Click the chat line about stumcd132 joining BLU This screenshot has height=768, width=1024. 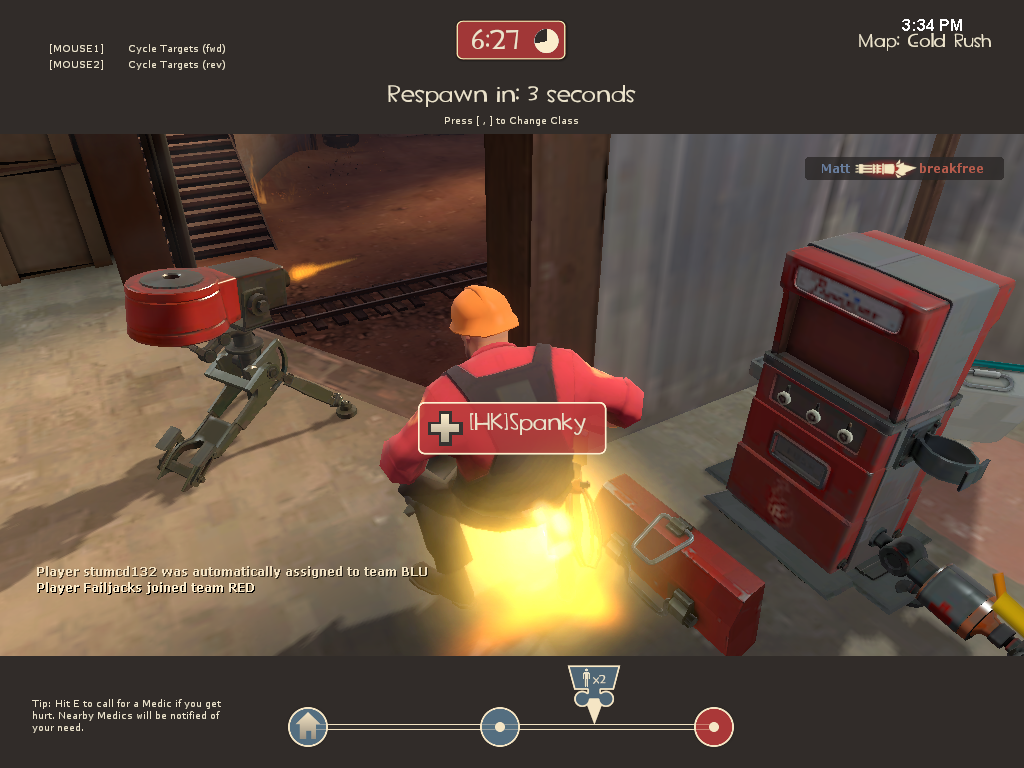[232, 572]
